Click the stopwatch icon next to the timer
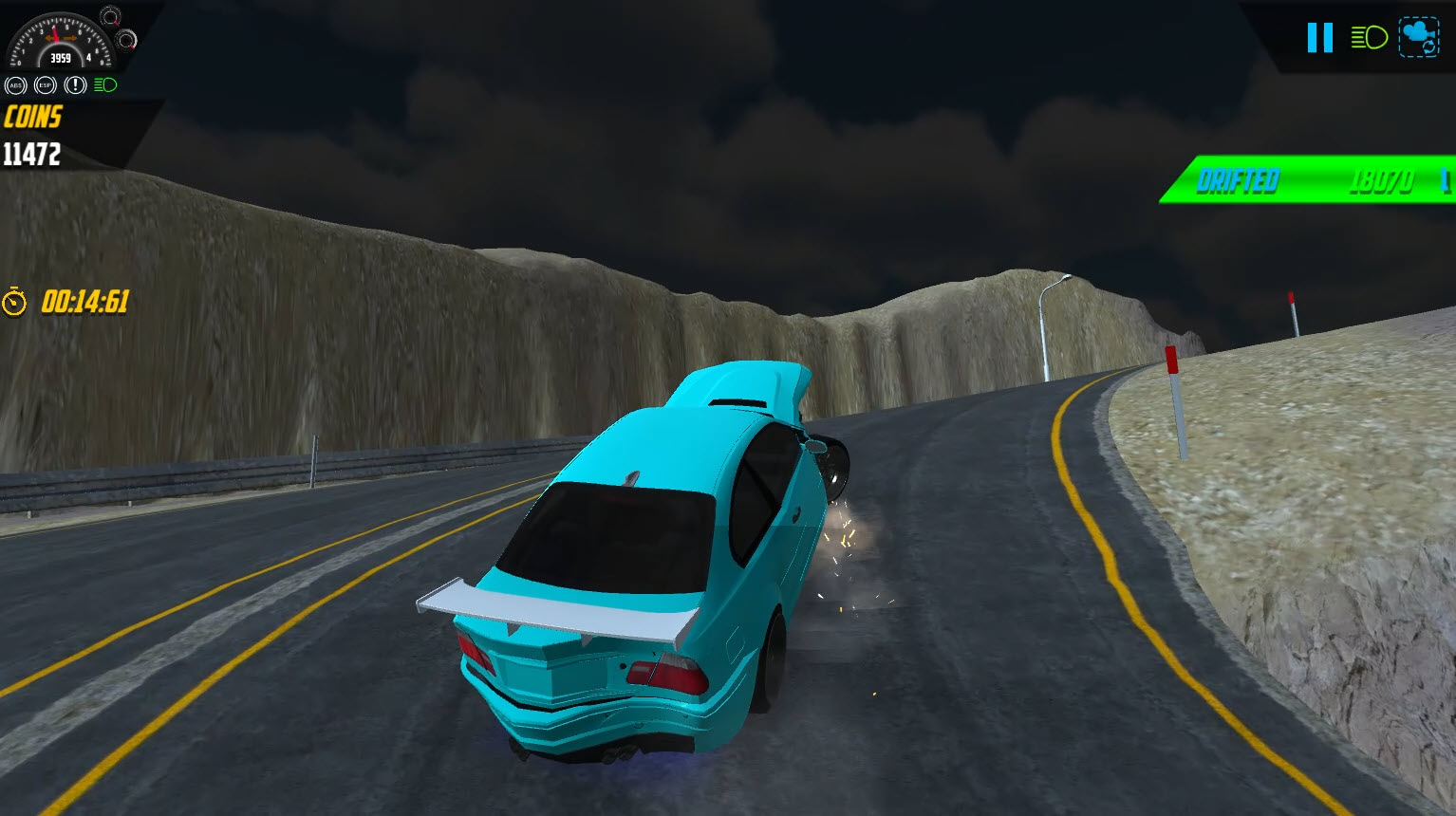Screen dimensions: 1456x816 pos(14,303)
